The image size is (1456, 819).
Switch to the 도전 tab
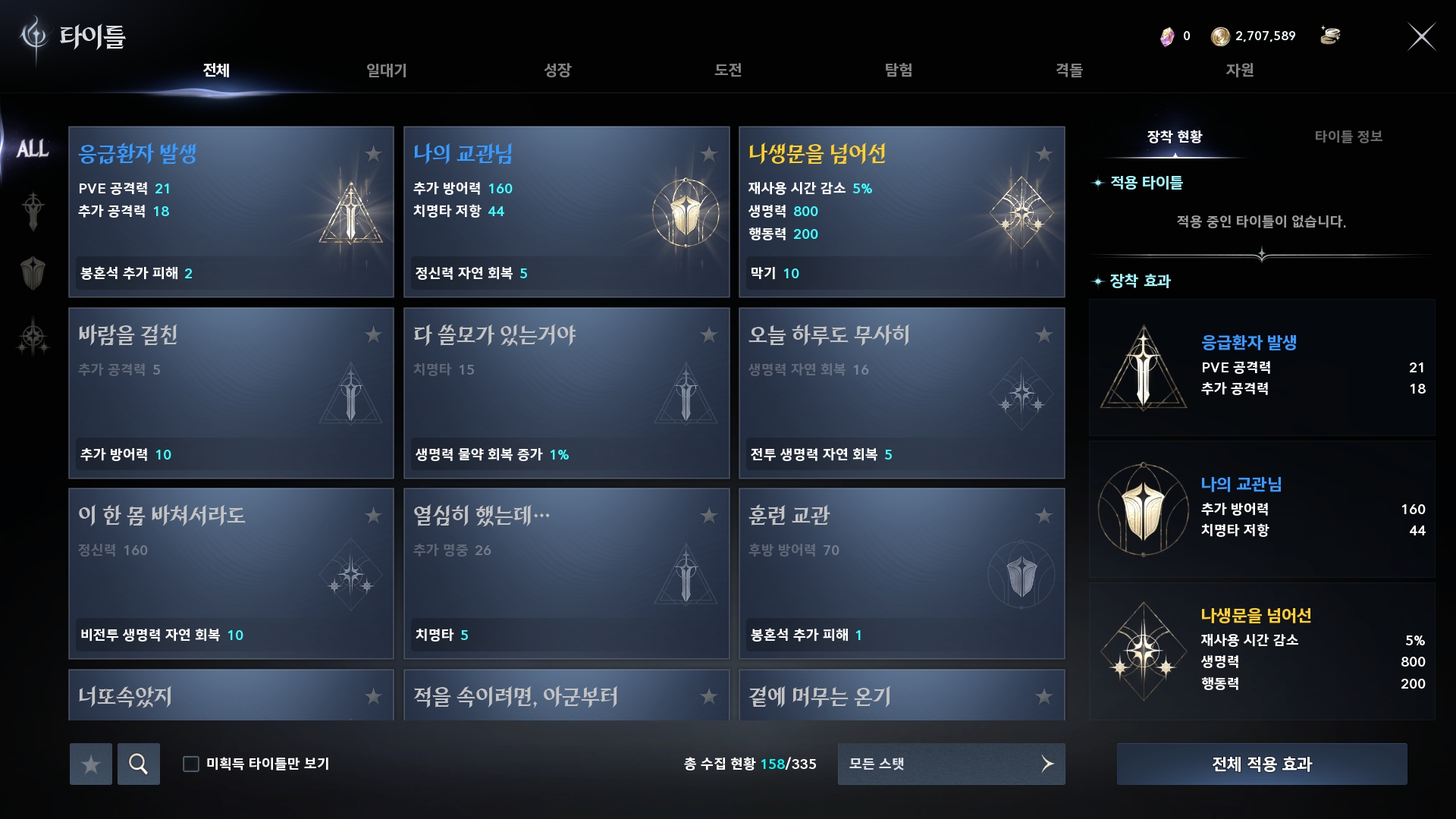(728, 71)
